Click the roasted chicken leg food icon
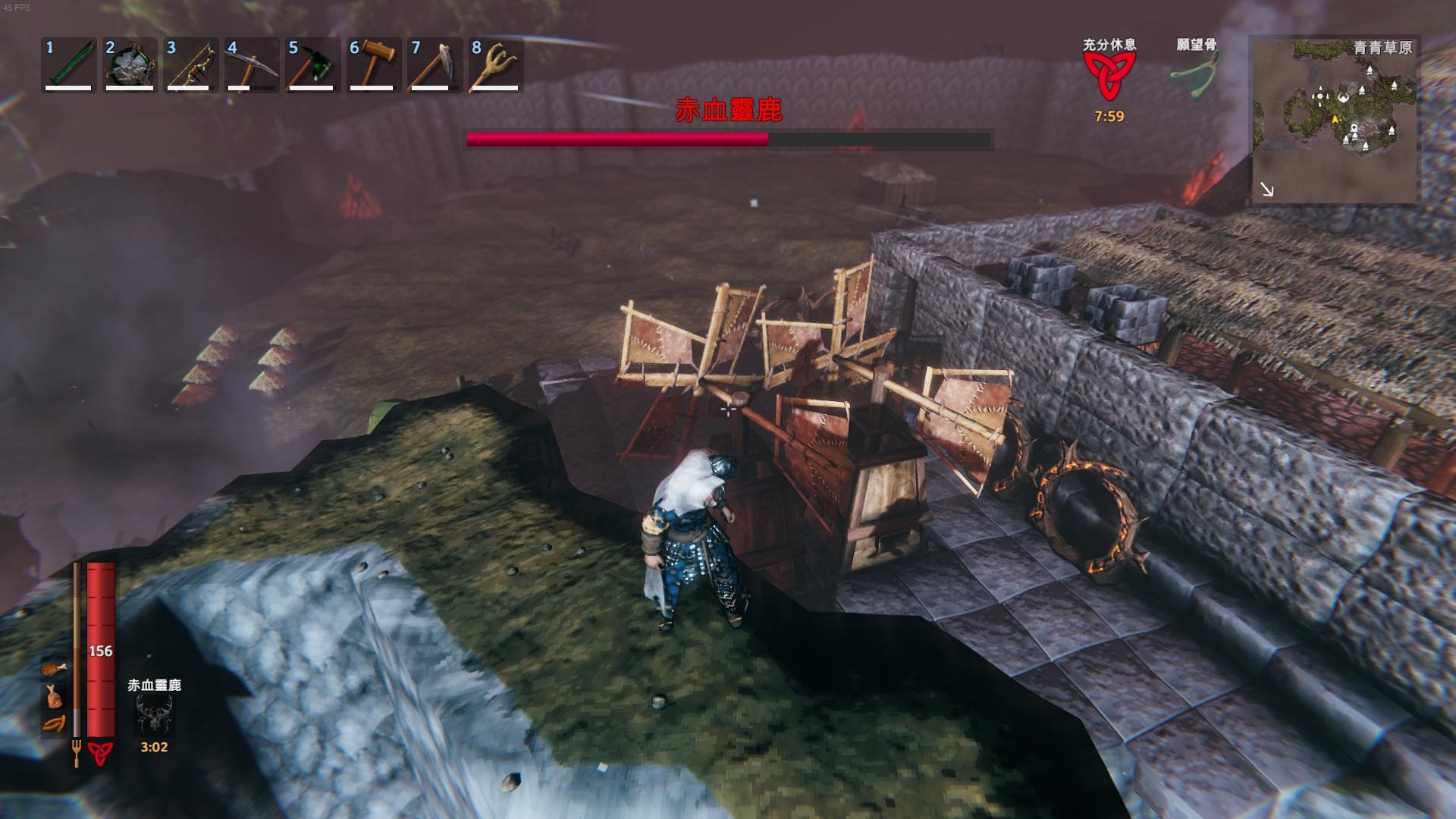 tap(54, 695)
